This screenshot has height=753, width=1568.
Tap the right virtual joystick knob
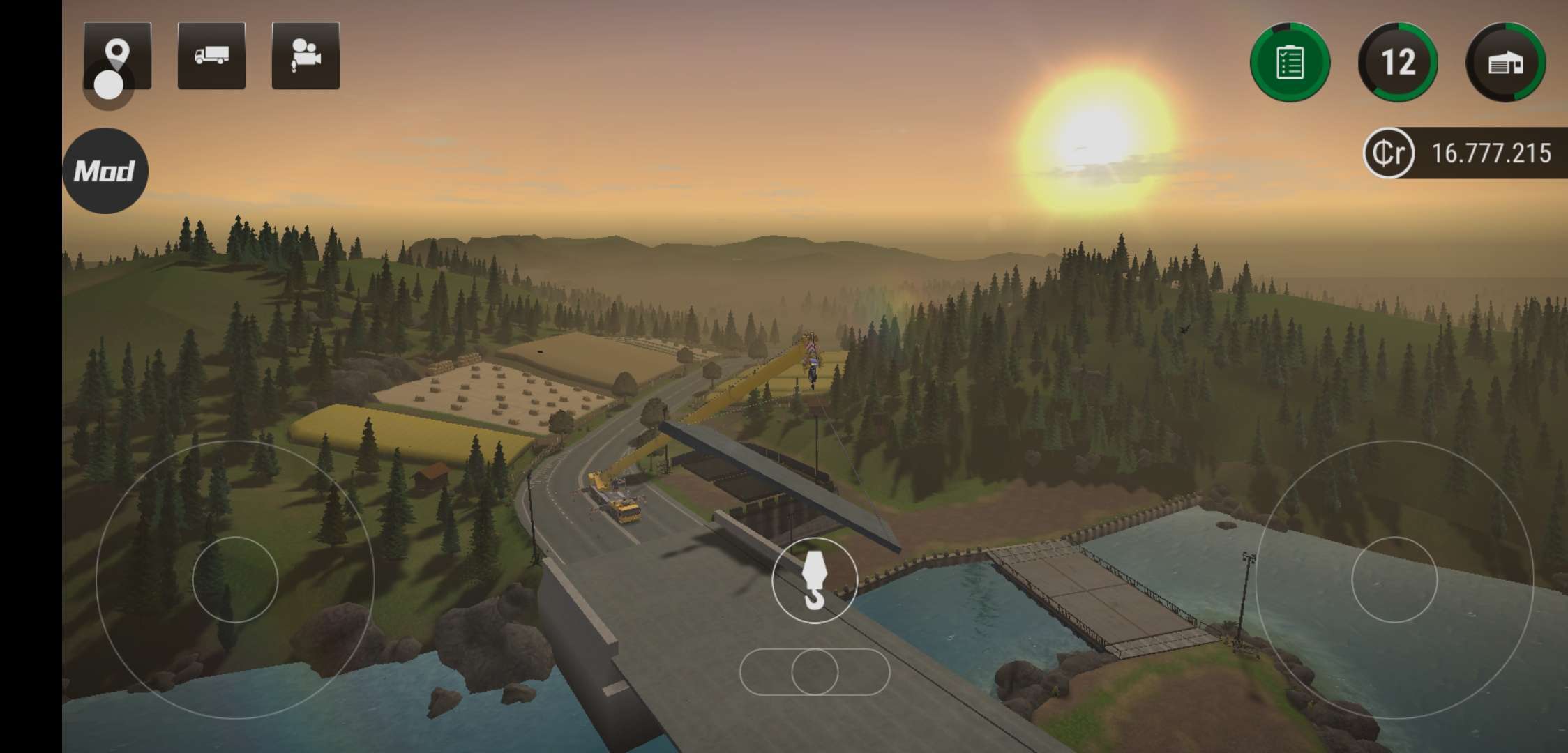[x=1394, y=579]
